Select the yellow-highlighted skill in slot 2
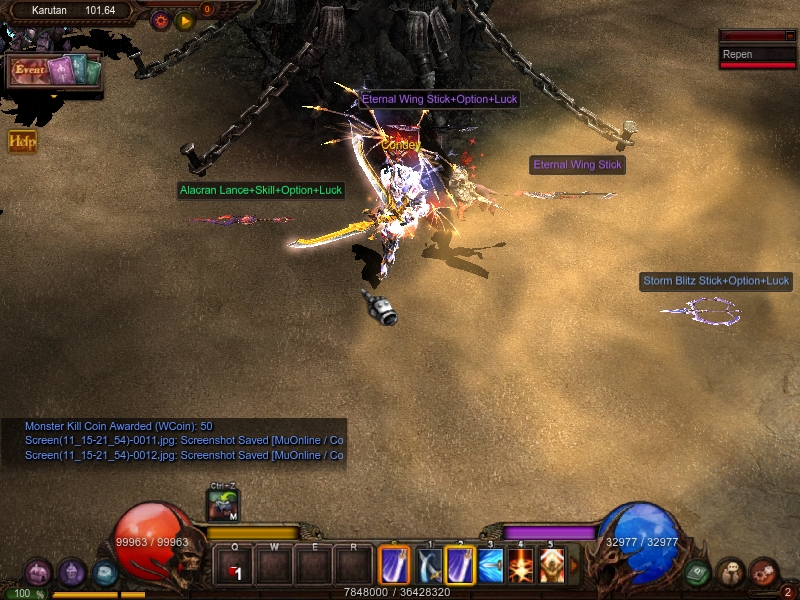 [460, 566]
